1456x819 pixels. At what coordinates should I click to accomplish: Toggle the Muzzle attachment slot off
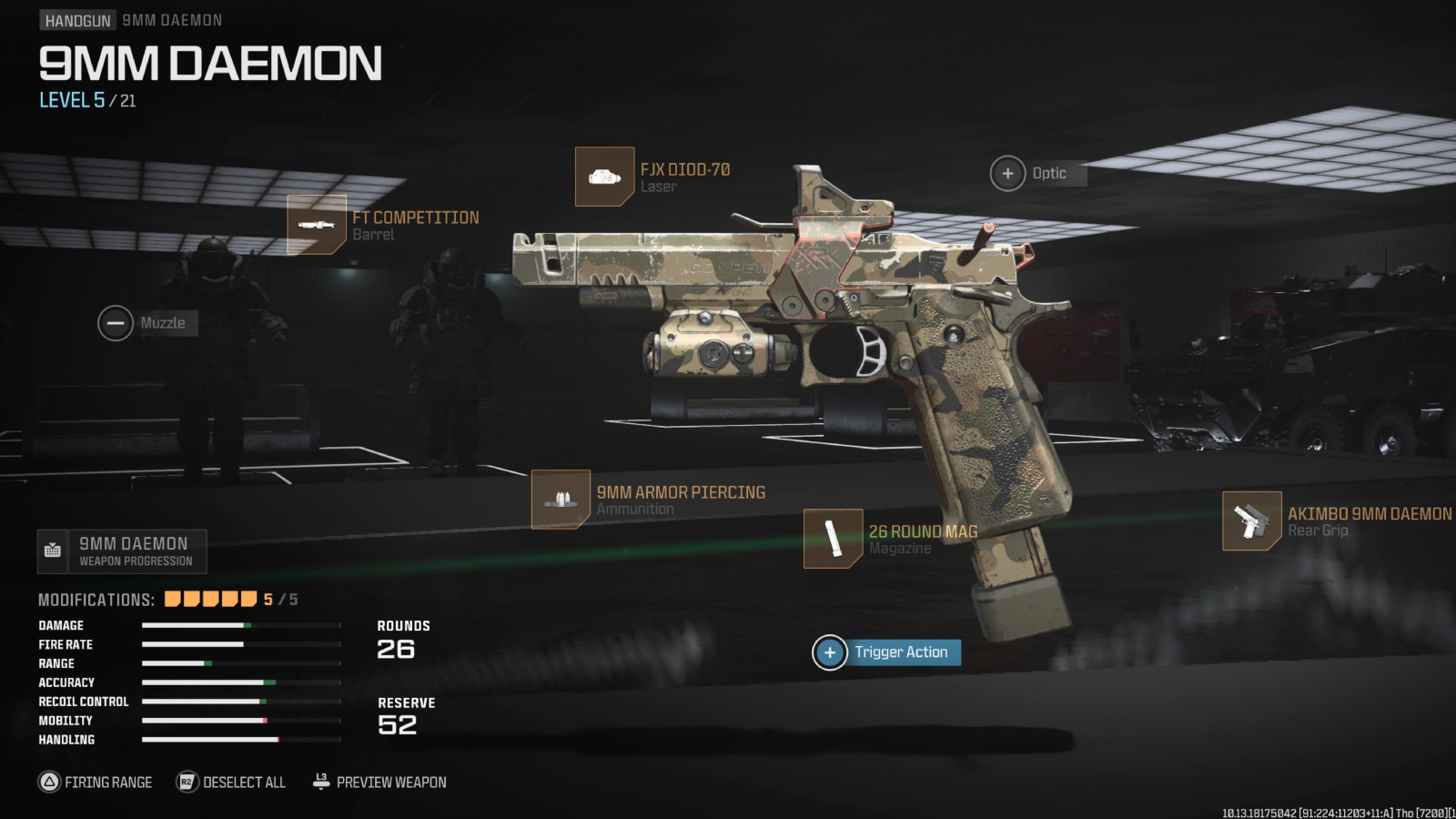pos(115,323)
